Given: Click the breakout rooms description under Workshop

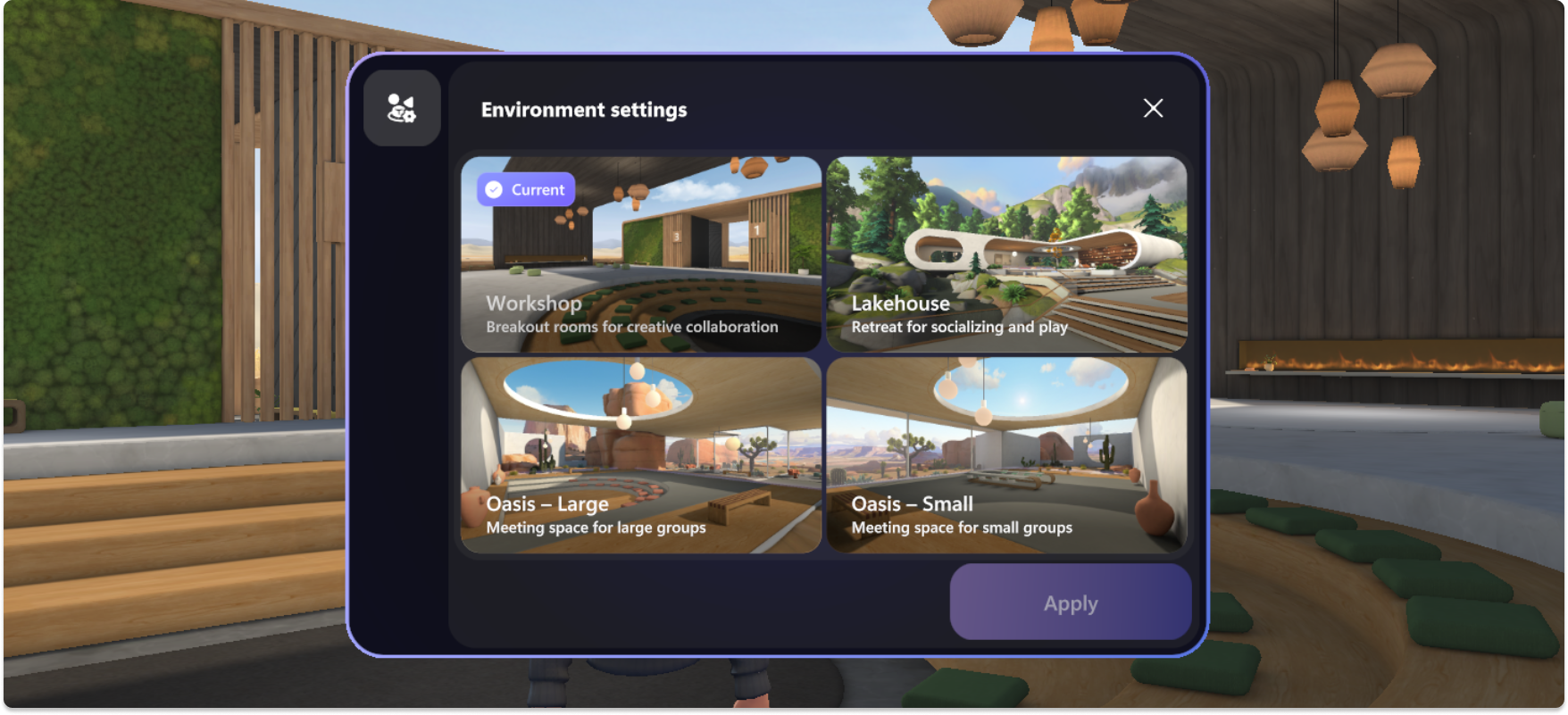Looking at the screenshot, I should [631, 327].
